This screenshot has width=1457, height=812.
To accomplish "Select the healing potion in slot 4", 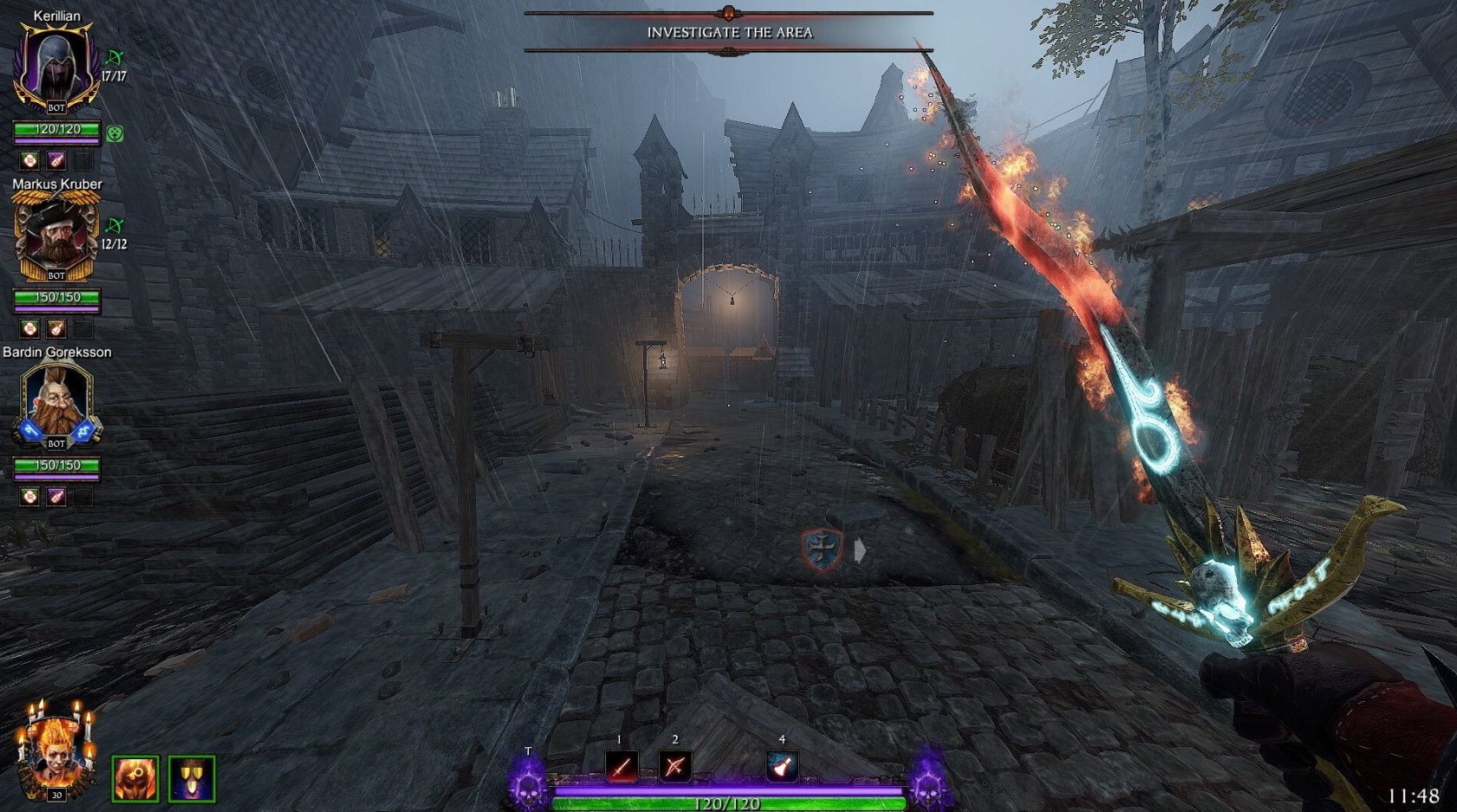I will 782,766.
